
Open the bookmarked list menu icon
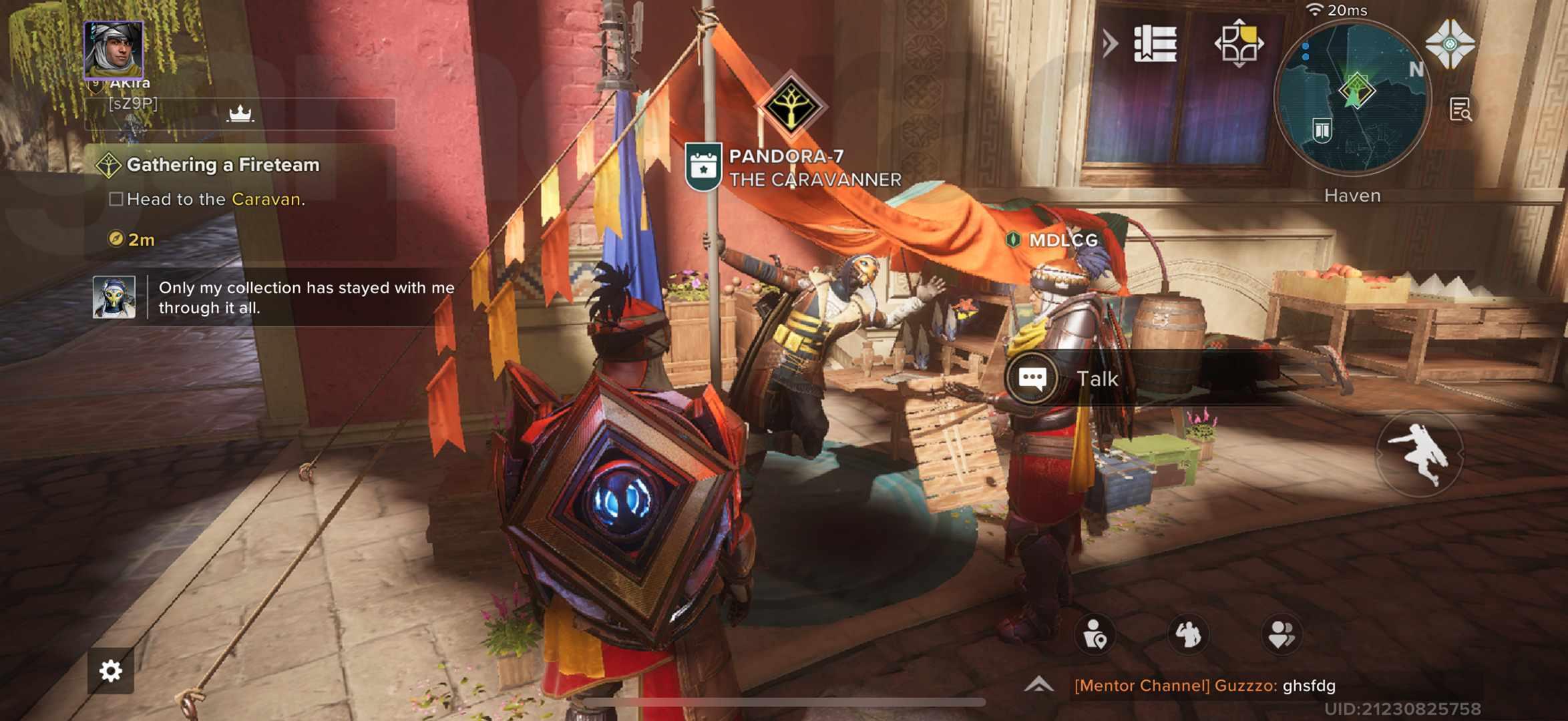coord(1155,44)
